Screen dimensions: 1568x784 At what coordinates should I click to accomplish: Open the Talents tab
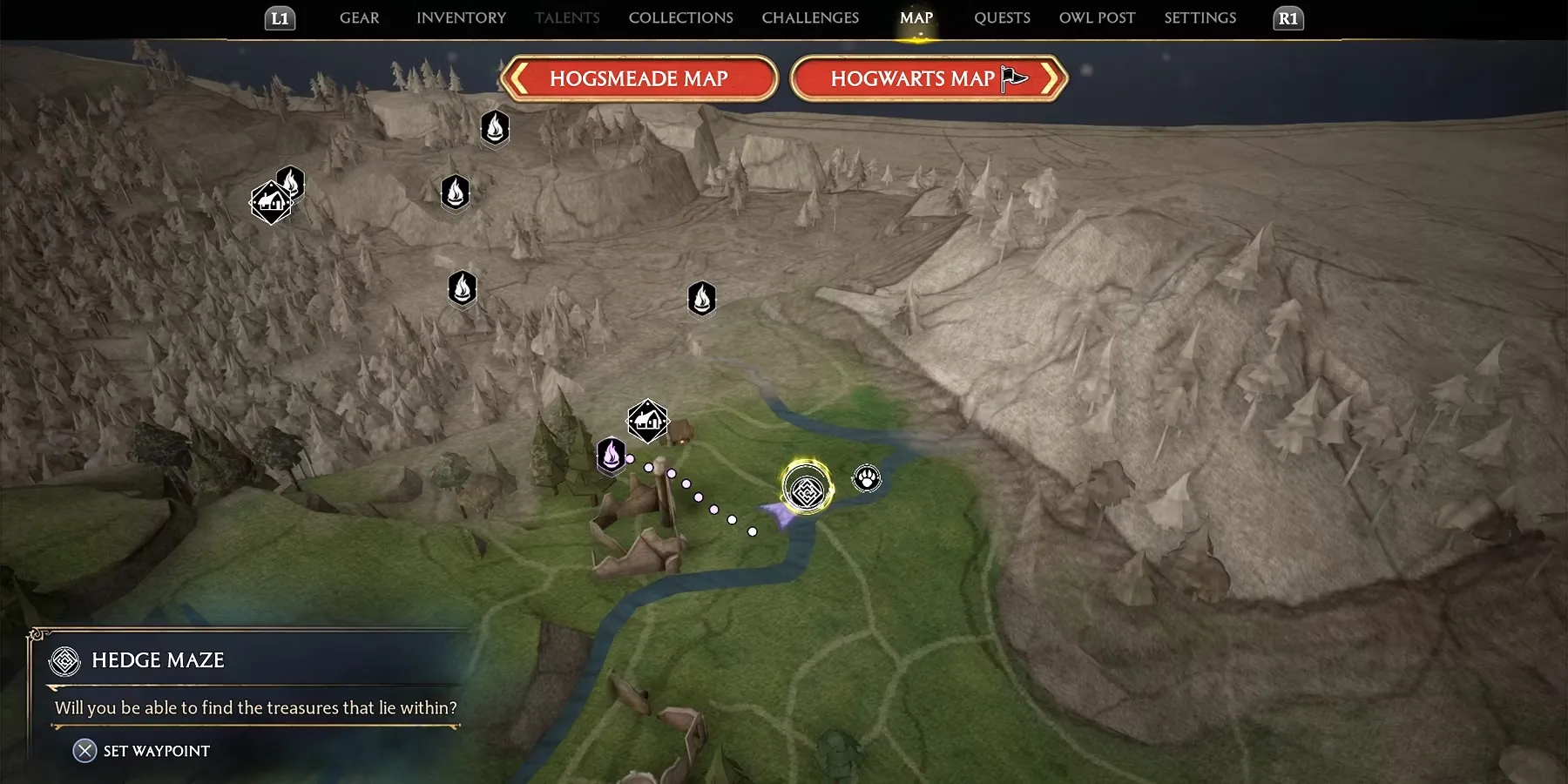(x=567, y=18)
